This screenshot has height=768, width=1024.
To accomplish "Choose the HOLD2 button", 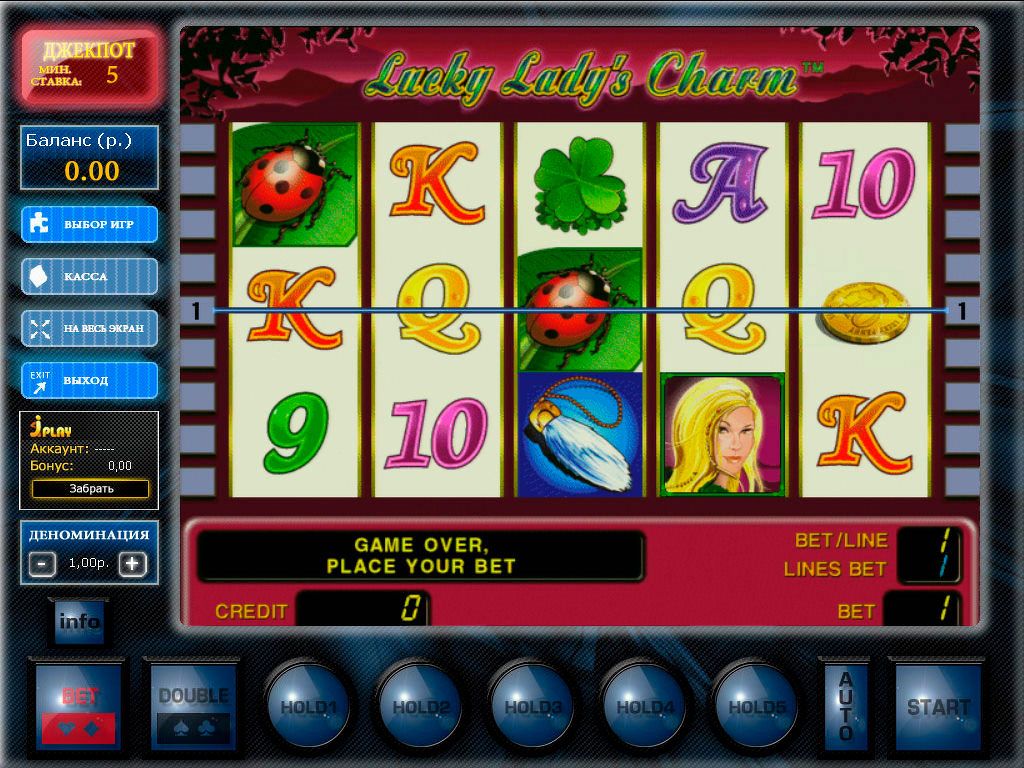I will tap(420, 706).
